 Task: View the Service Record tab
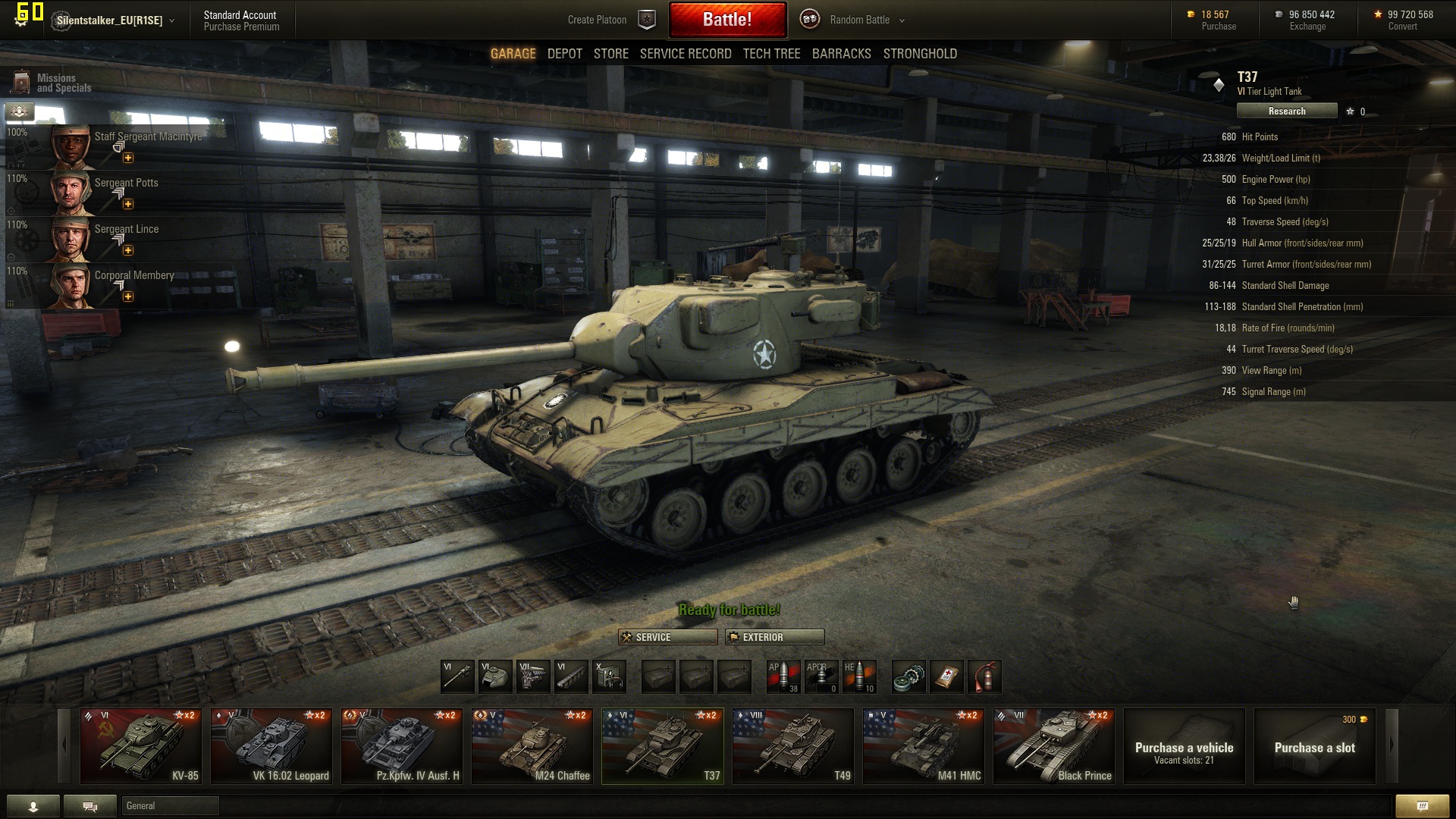tap(685, 54)
